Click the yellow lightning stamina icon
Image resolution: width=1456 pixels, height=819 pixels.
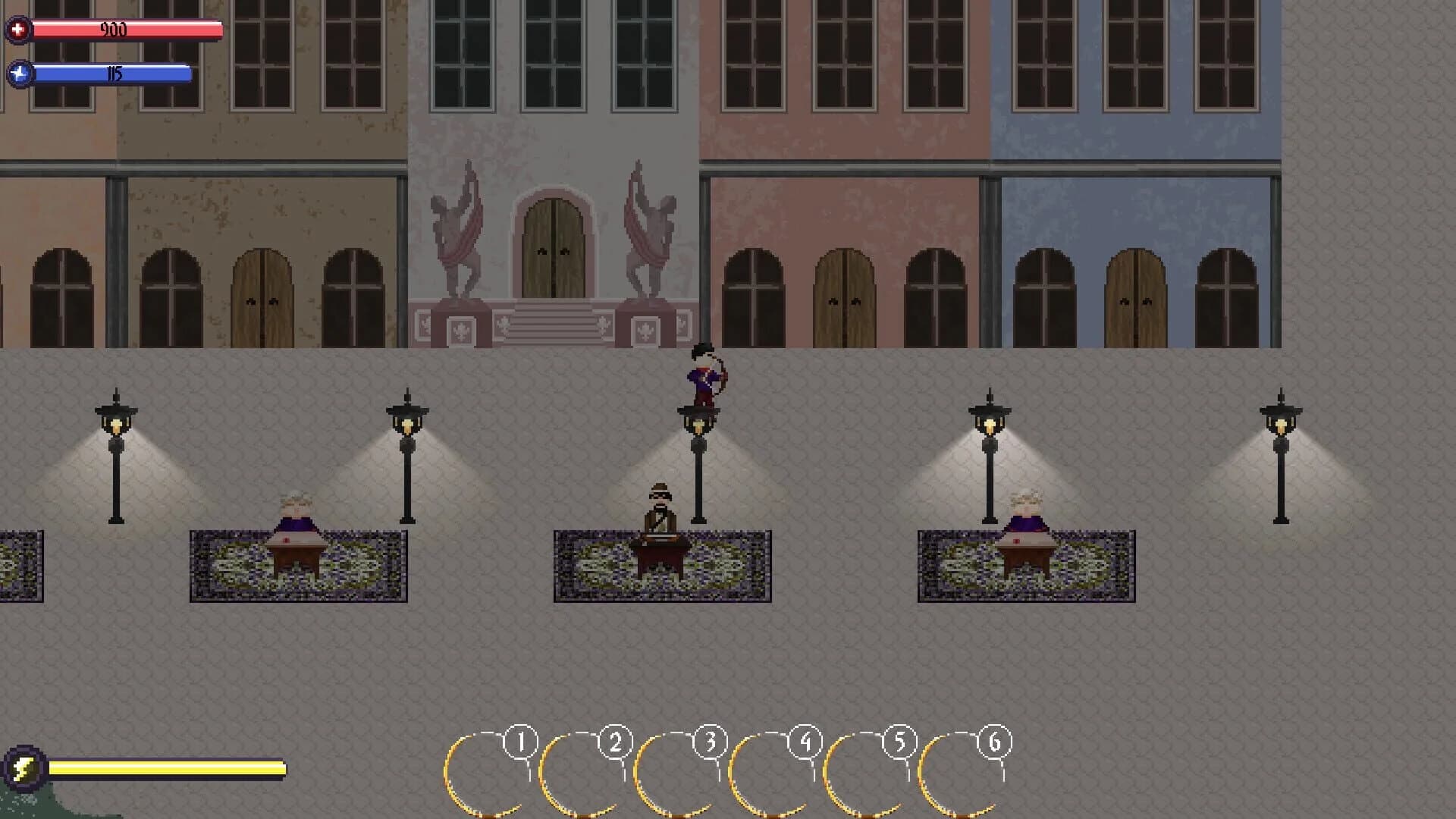tap(23, 768)
